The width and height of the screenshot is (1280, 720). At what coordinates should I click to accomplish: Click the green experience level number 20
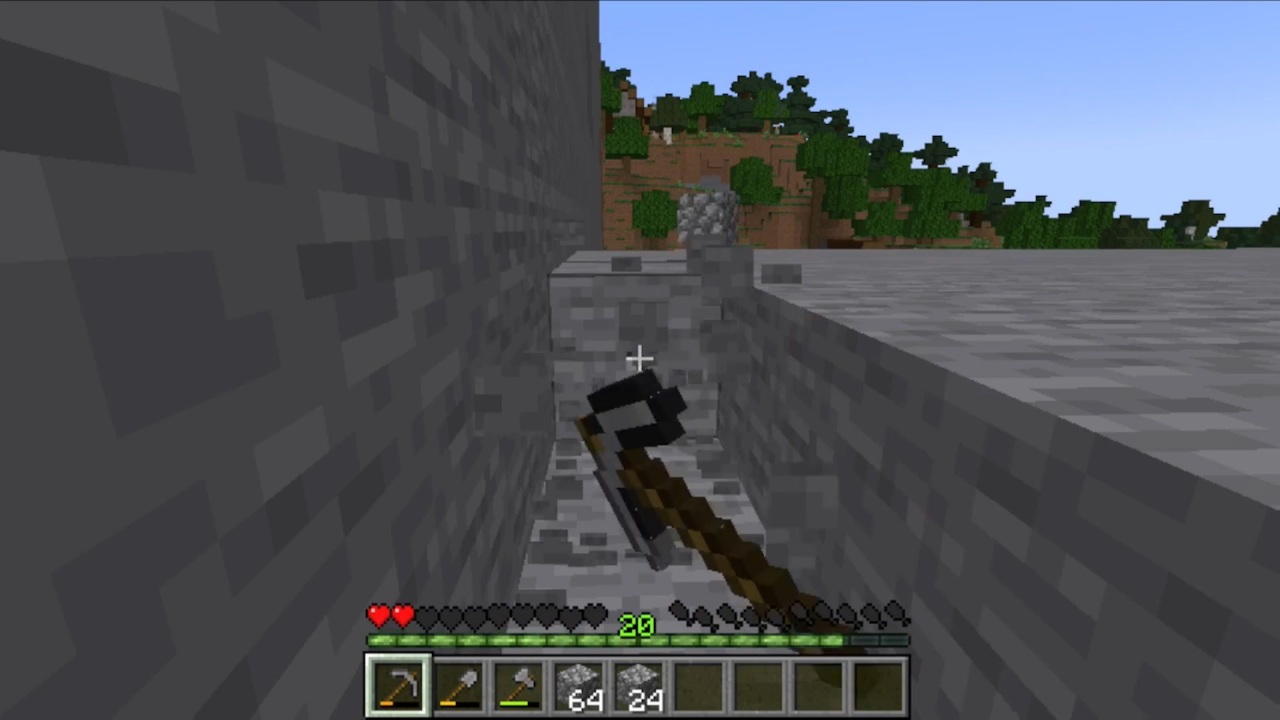637,625
